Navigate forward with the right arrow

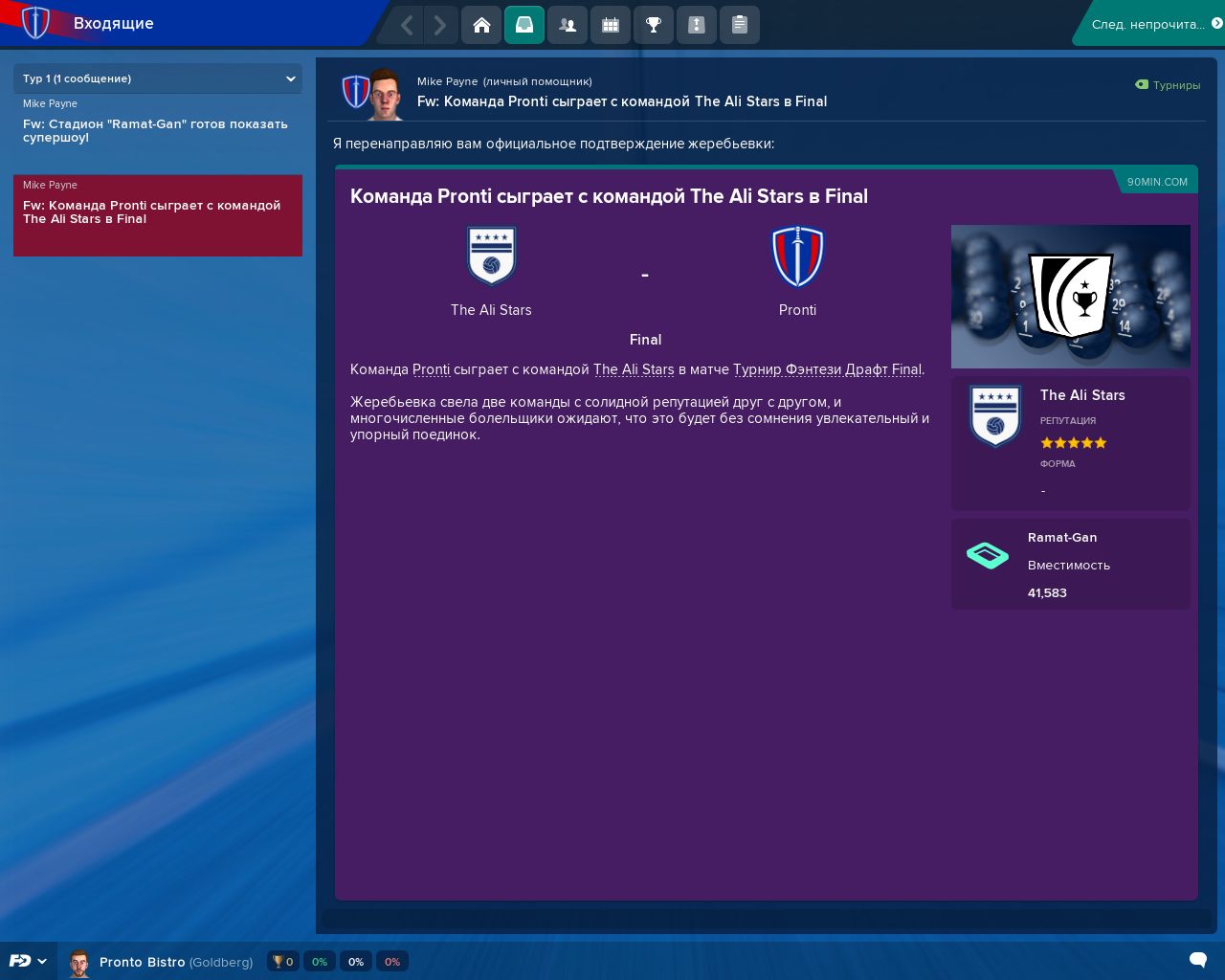[x=439, y=25]
